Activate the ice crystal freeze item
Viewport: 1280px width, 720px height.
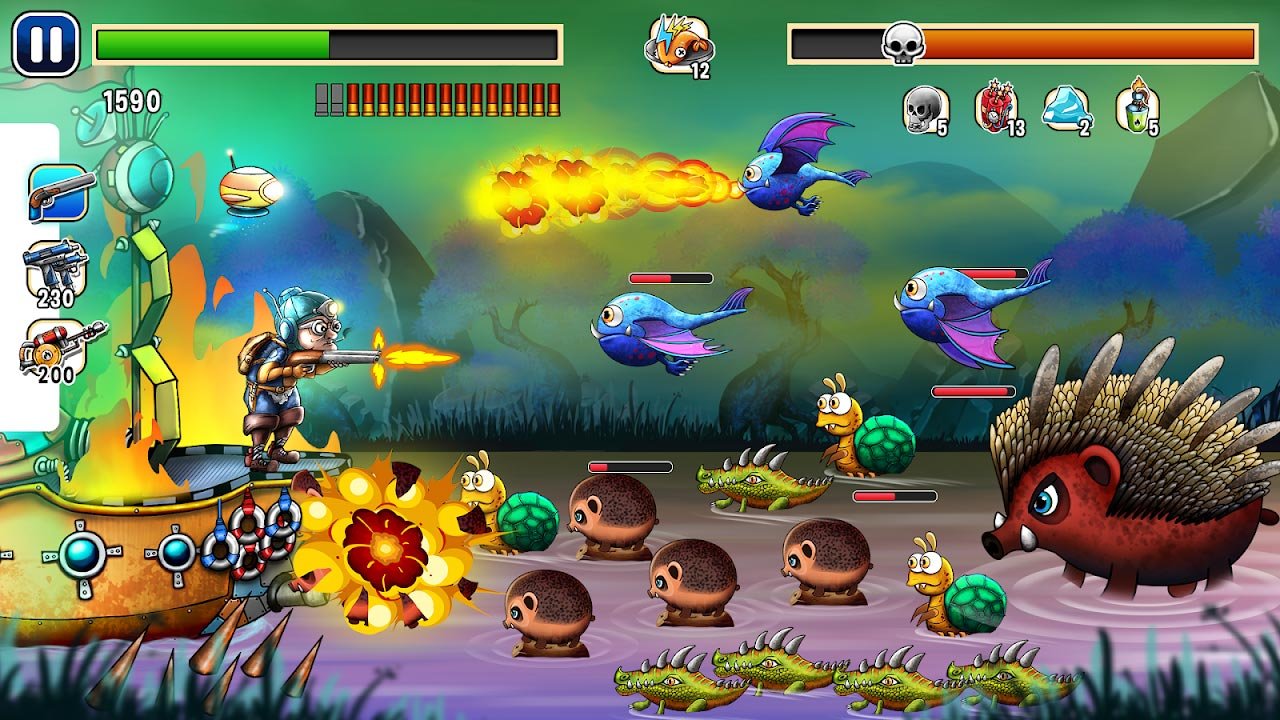point(1068,108)
